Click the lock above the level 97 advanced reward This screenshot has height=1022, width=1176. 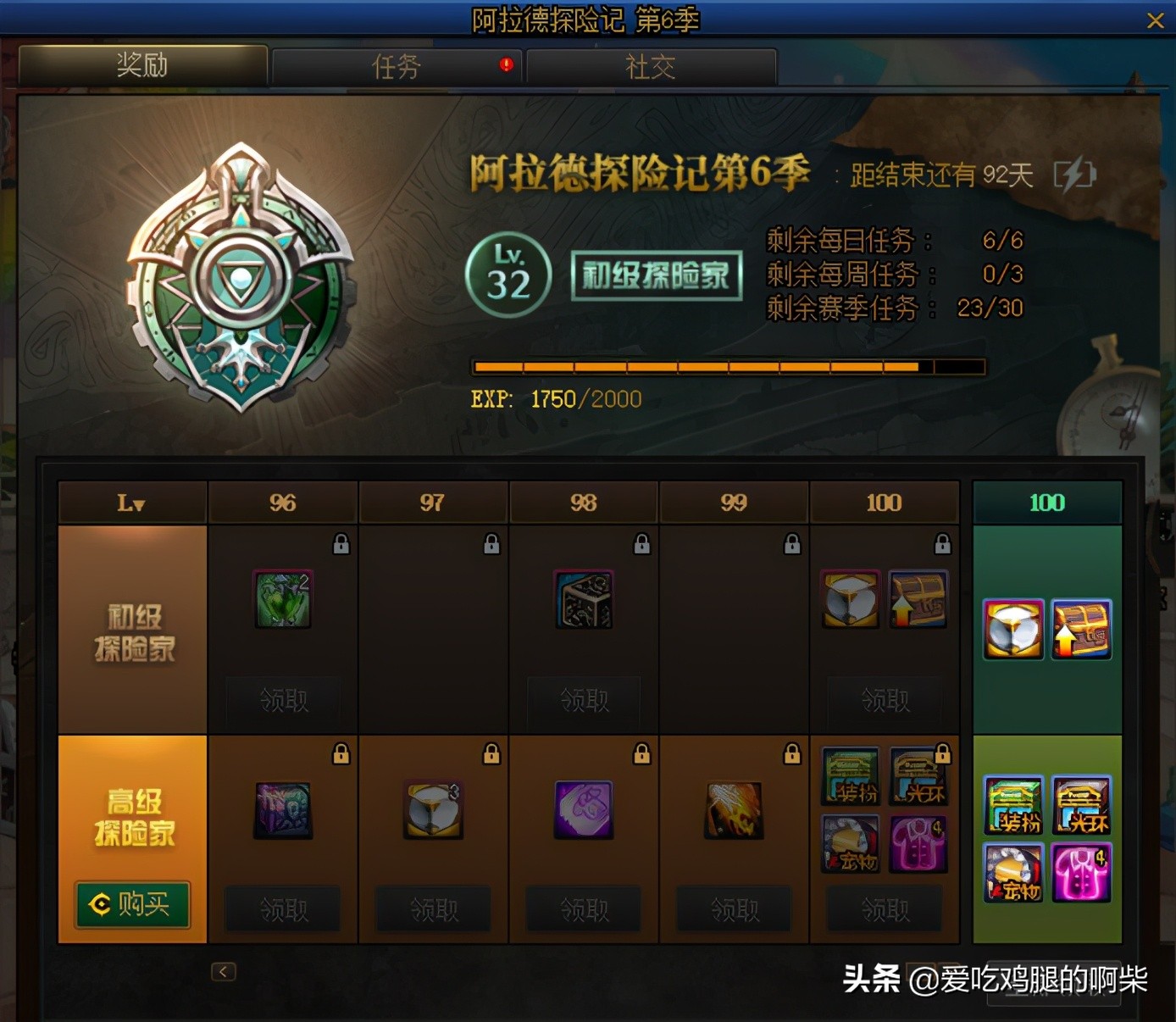tap(491, 753)
